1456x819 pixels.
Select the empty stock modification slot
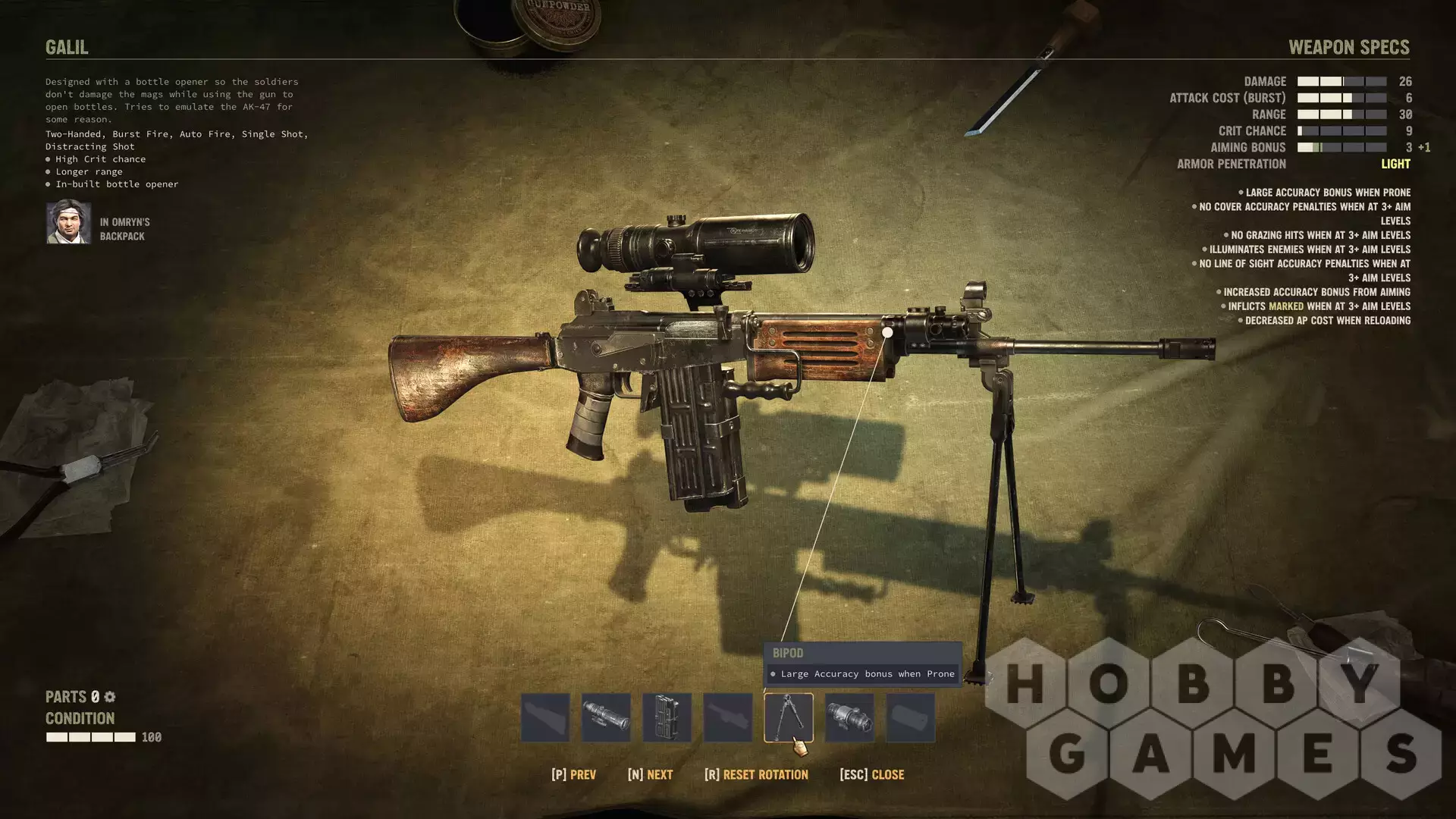(x=545, y=717)
